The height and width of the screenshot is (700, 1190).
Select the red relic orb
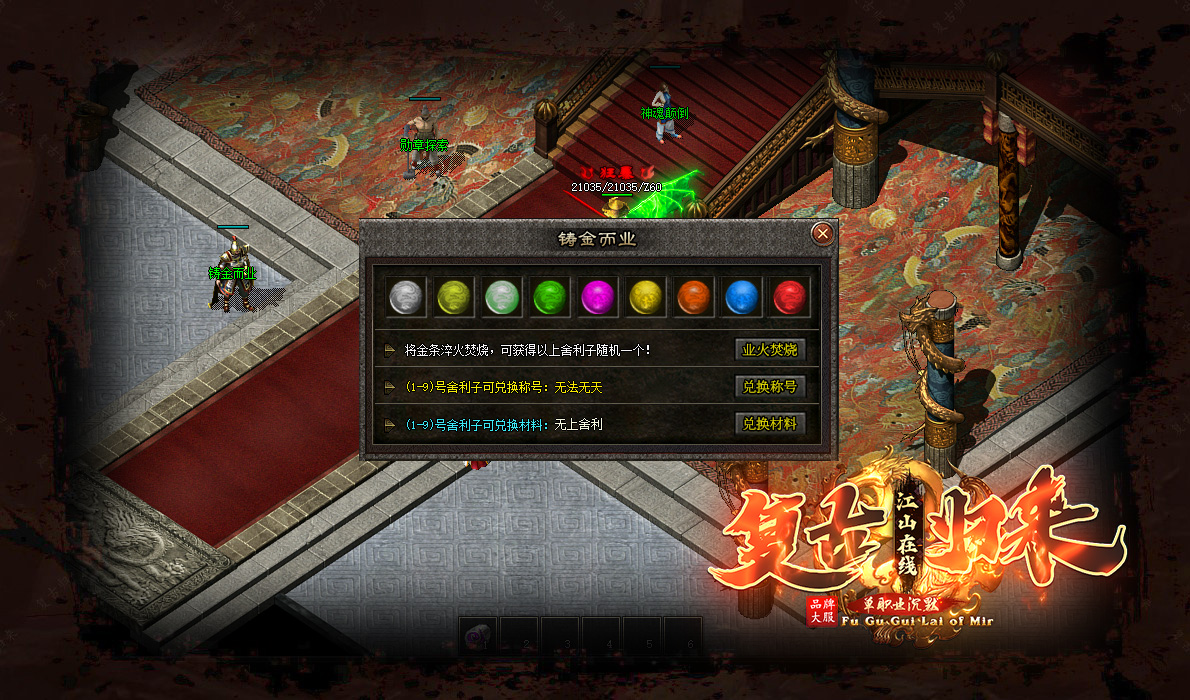click(x=789, y=297)
